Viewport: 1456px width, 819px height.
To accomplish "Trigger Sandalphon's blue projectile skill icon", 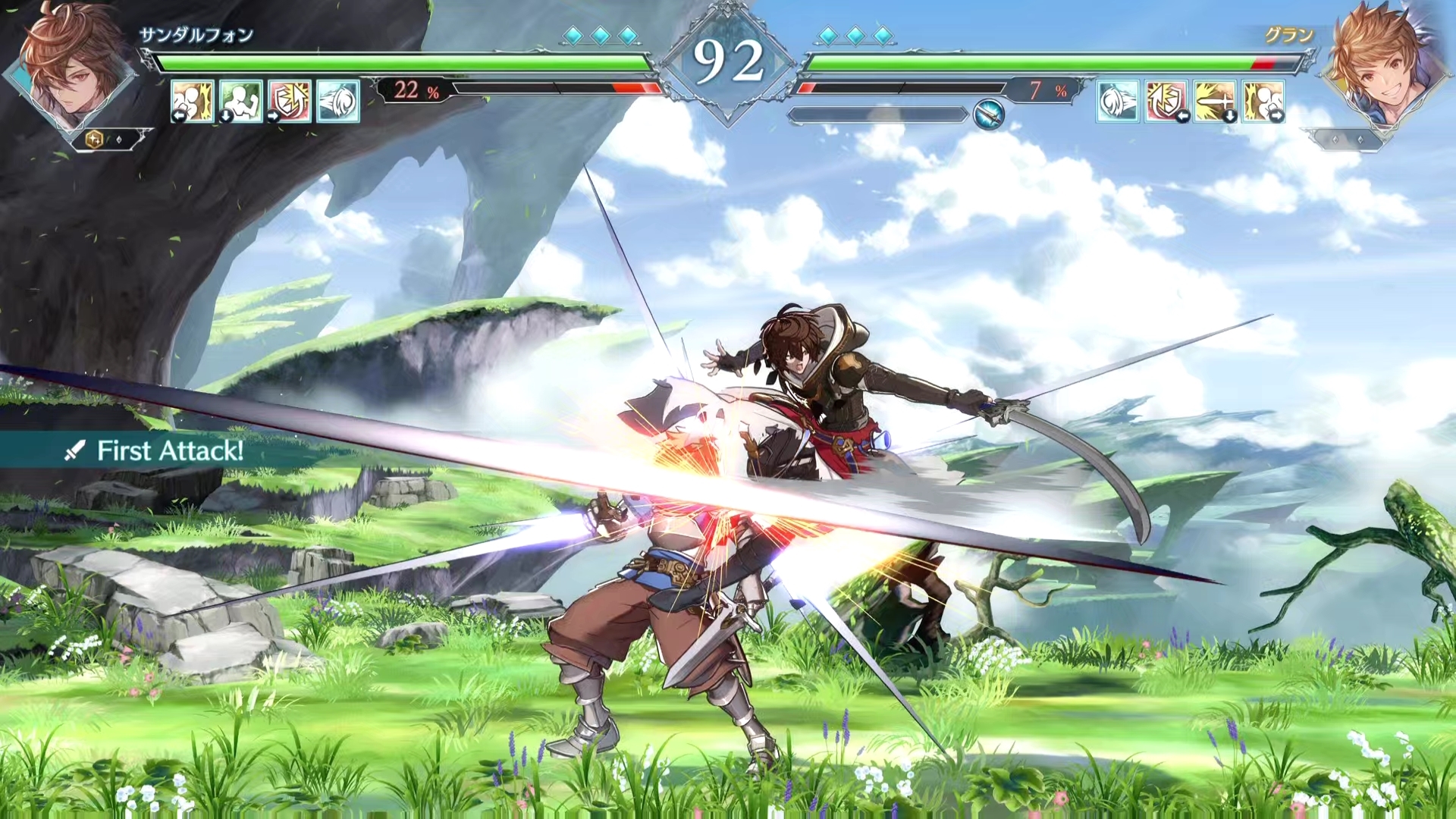I will tap(337, 101).
